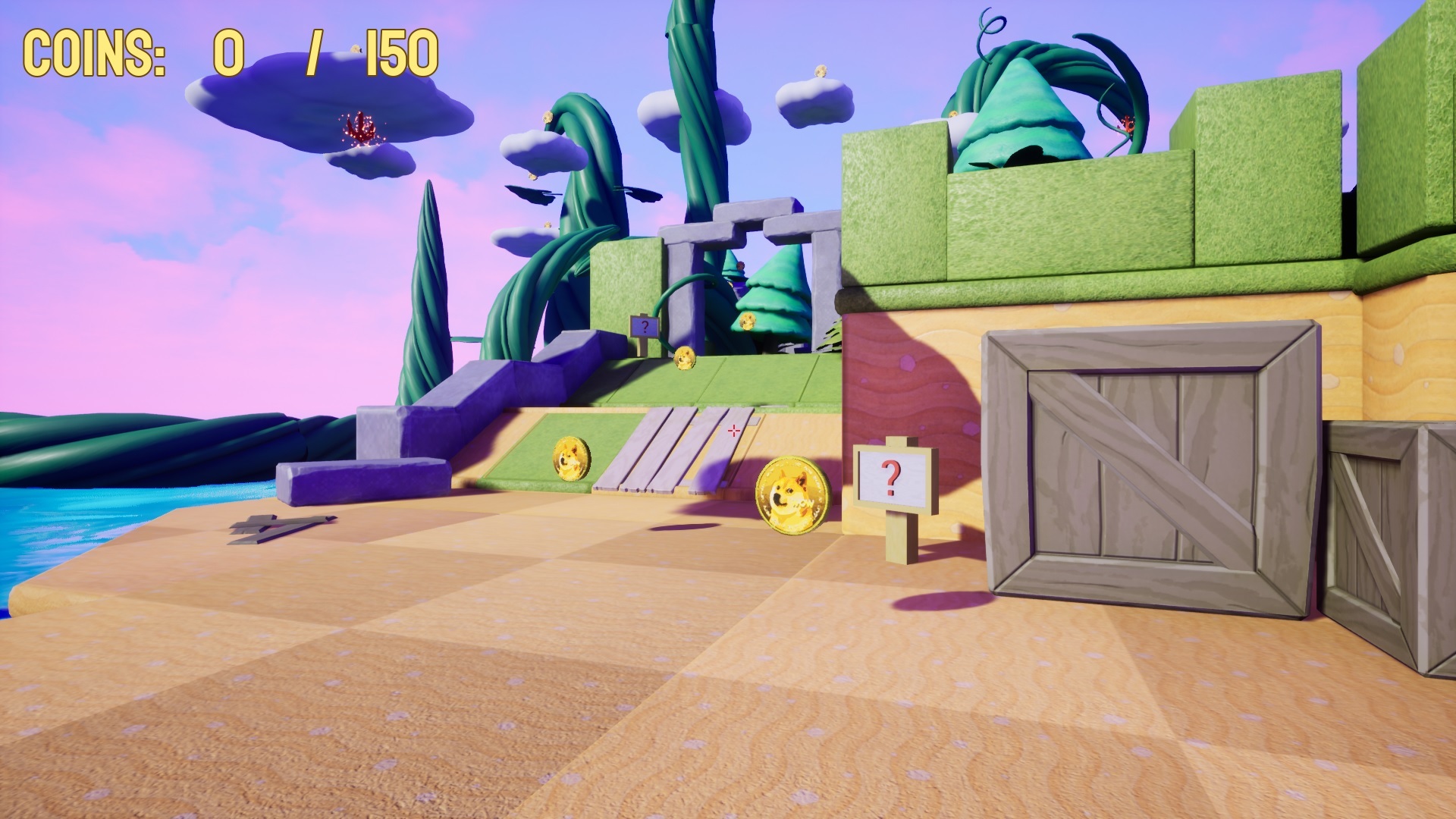Viewport: 1456px width, 819px height.
Task: Click the crosshair reticle in the center
Action: coord(734,430)
